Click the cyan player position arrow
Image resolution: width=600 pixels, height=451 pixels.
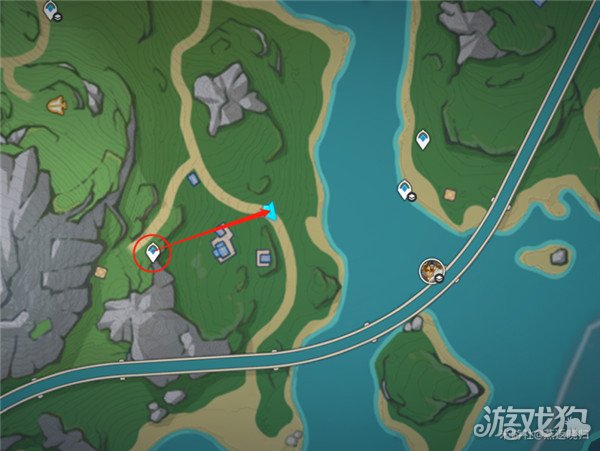270,209
